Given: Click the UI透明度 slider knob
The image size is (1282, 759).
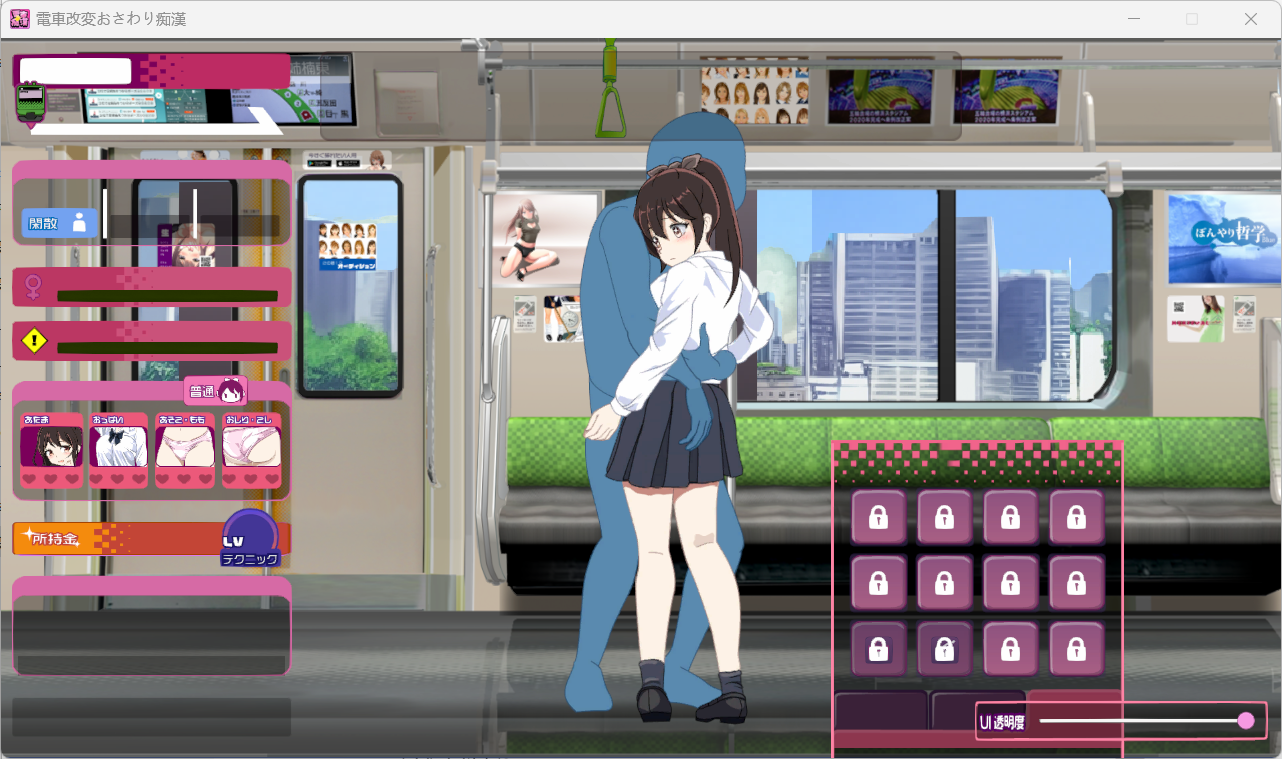Looking at the screenshot, I should coord(1245,720).
